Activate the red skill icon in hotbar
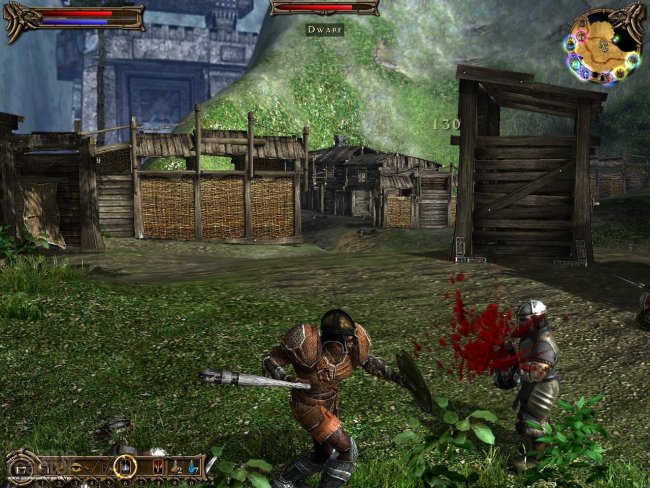This screenshot has height=488, width=650. click(x=158, y=466)
